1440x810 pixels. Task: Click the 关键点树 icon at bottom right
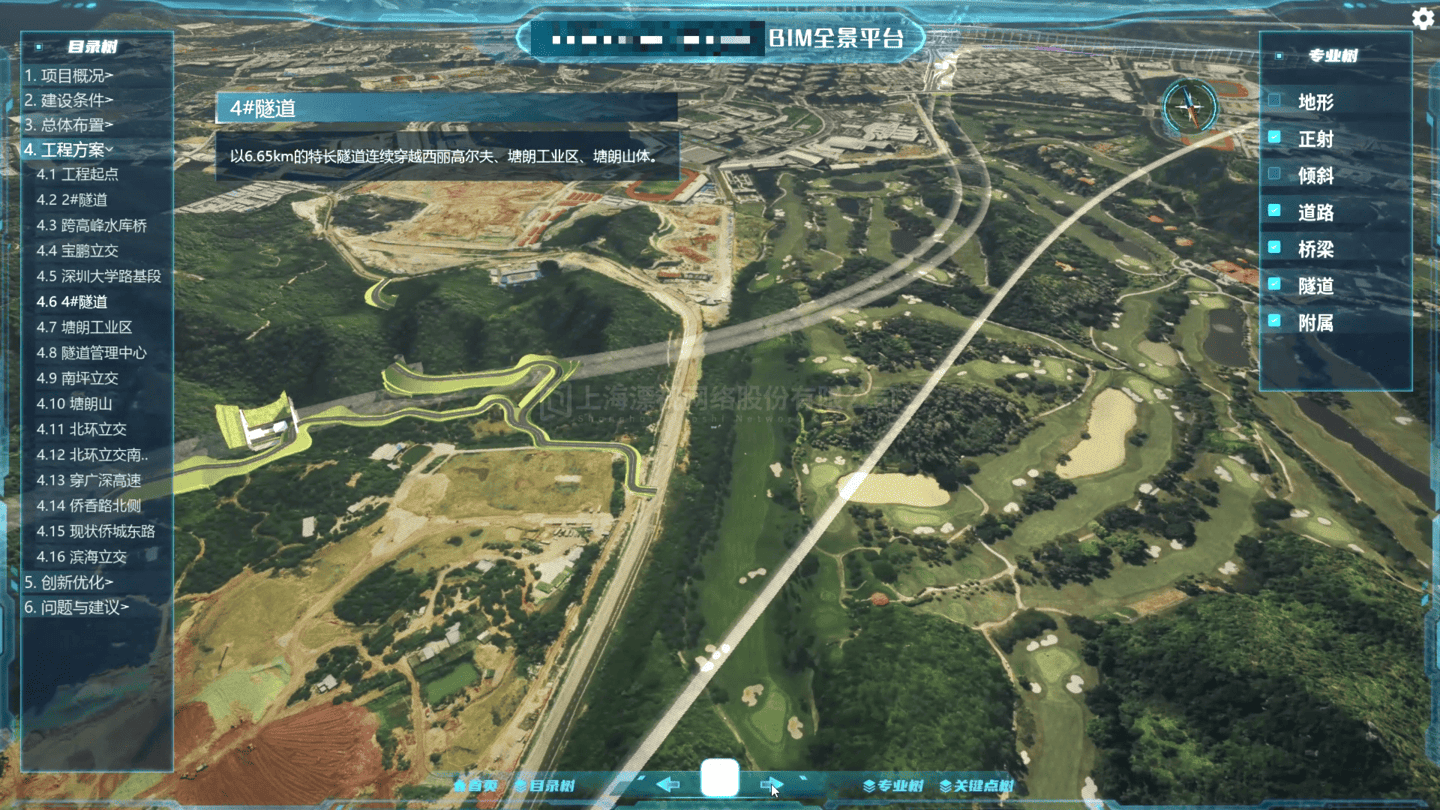tap(944, 785)
